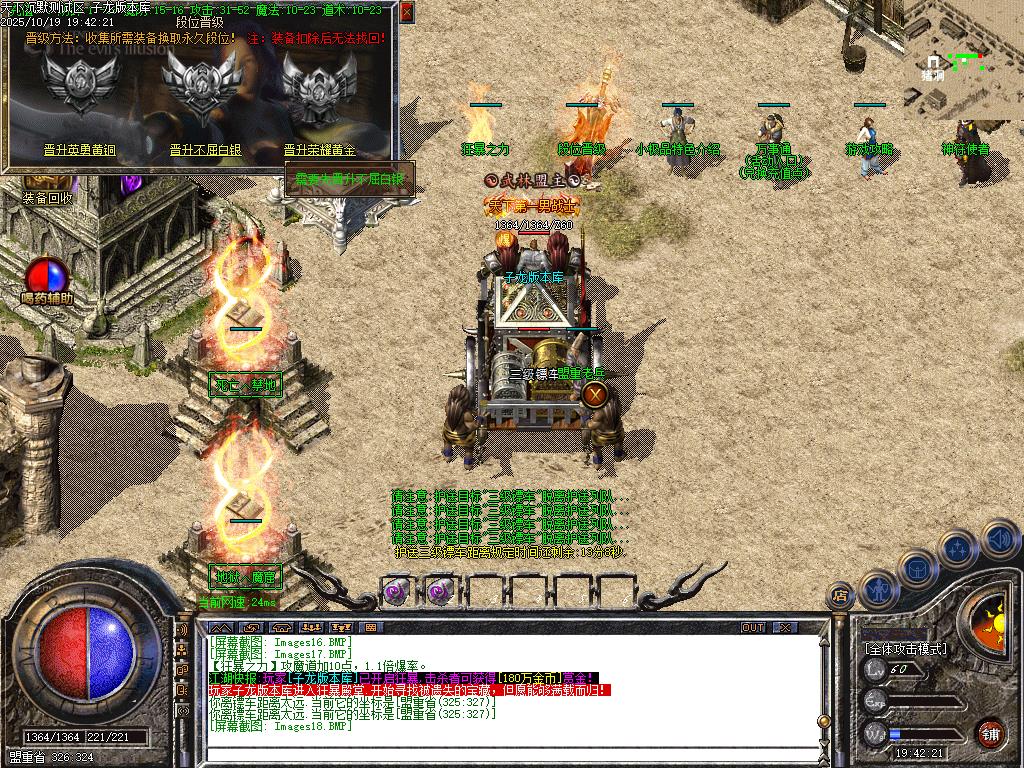Close the chat window with X
Screen dimensions: 1024x768
tap(786, 627)
